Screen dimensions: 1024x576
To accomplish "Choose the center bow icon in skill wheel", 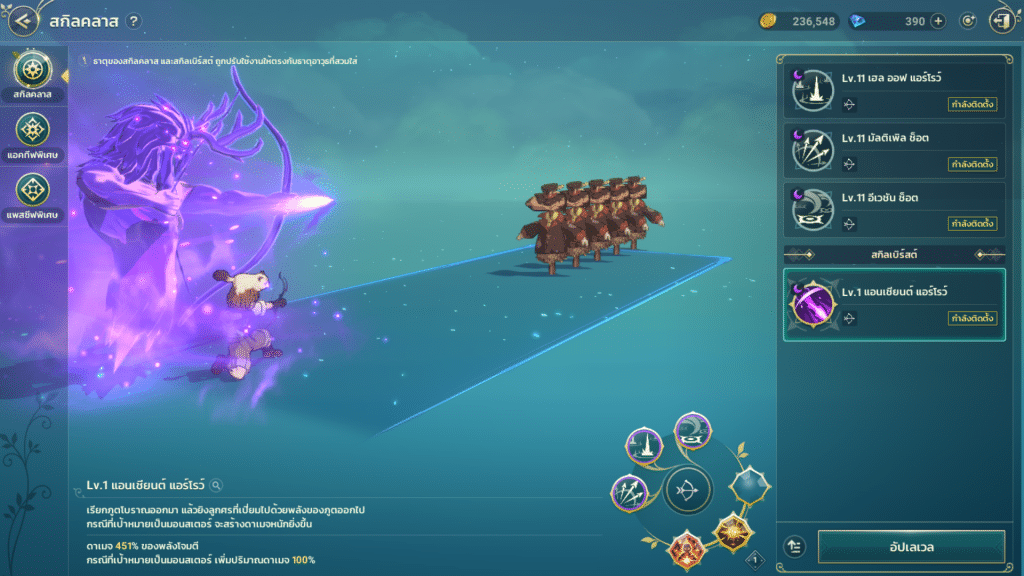I will coord(688,490).
